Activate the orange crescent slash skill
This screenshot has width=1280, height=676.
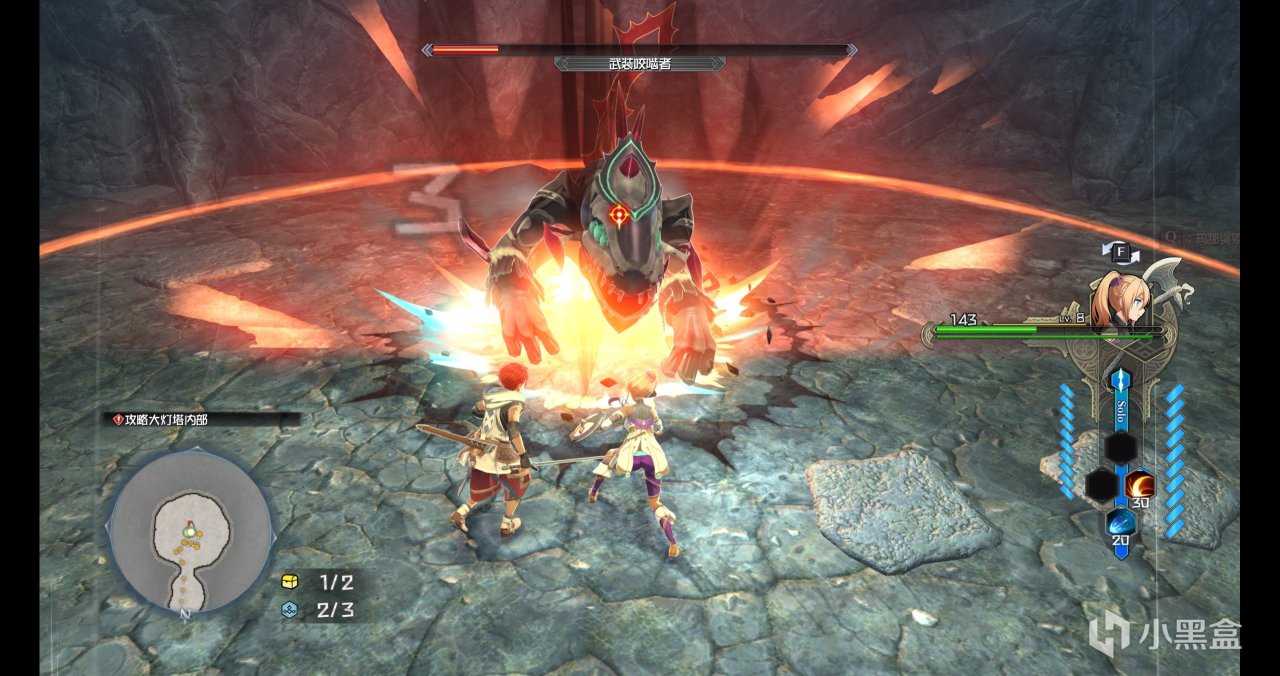1139,486
